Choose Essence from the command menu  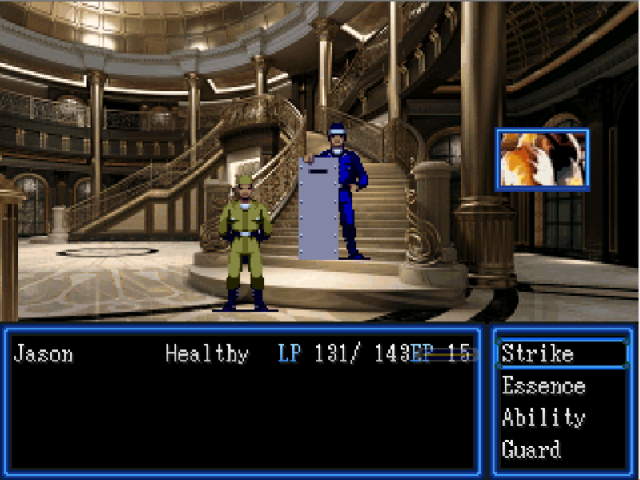click(x=543, y=386)
